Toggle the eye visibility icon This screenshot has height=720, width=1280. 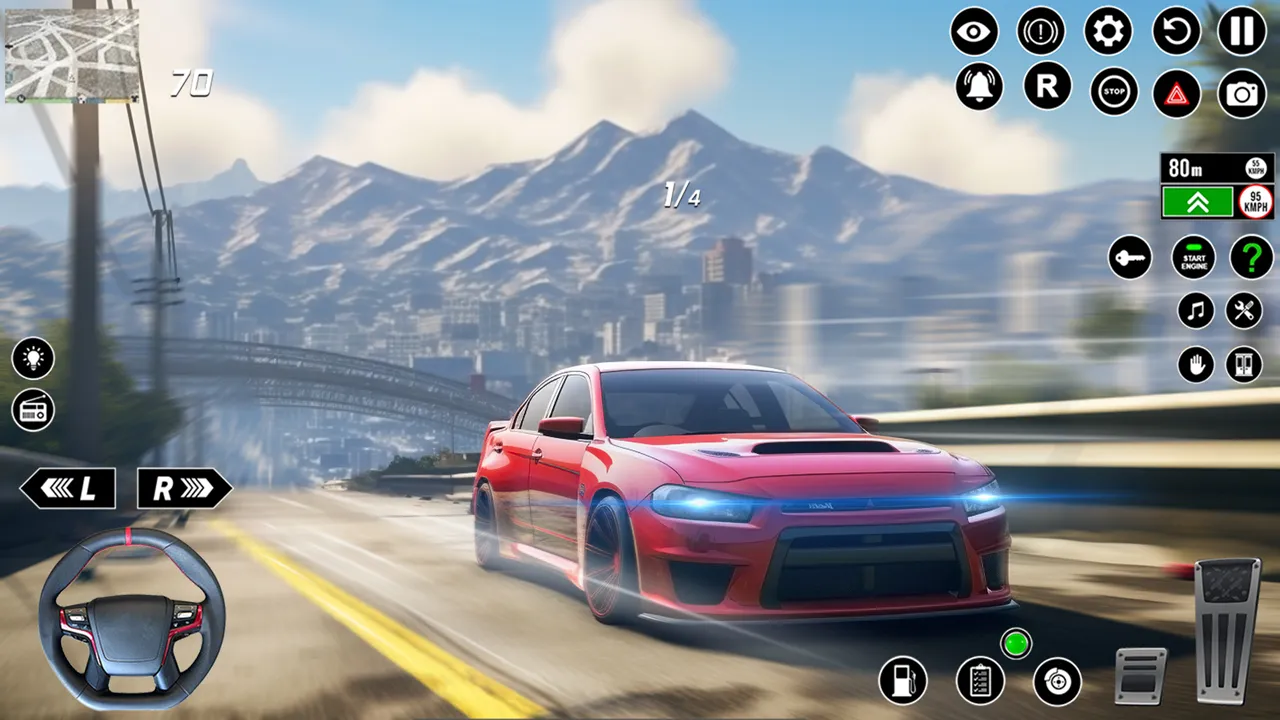975,32
